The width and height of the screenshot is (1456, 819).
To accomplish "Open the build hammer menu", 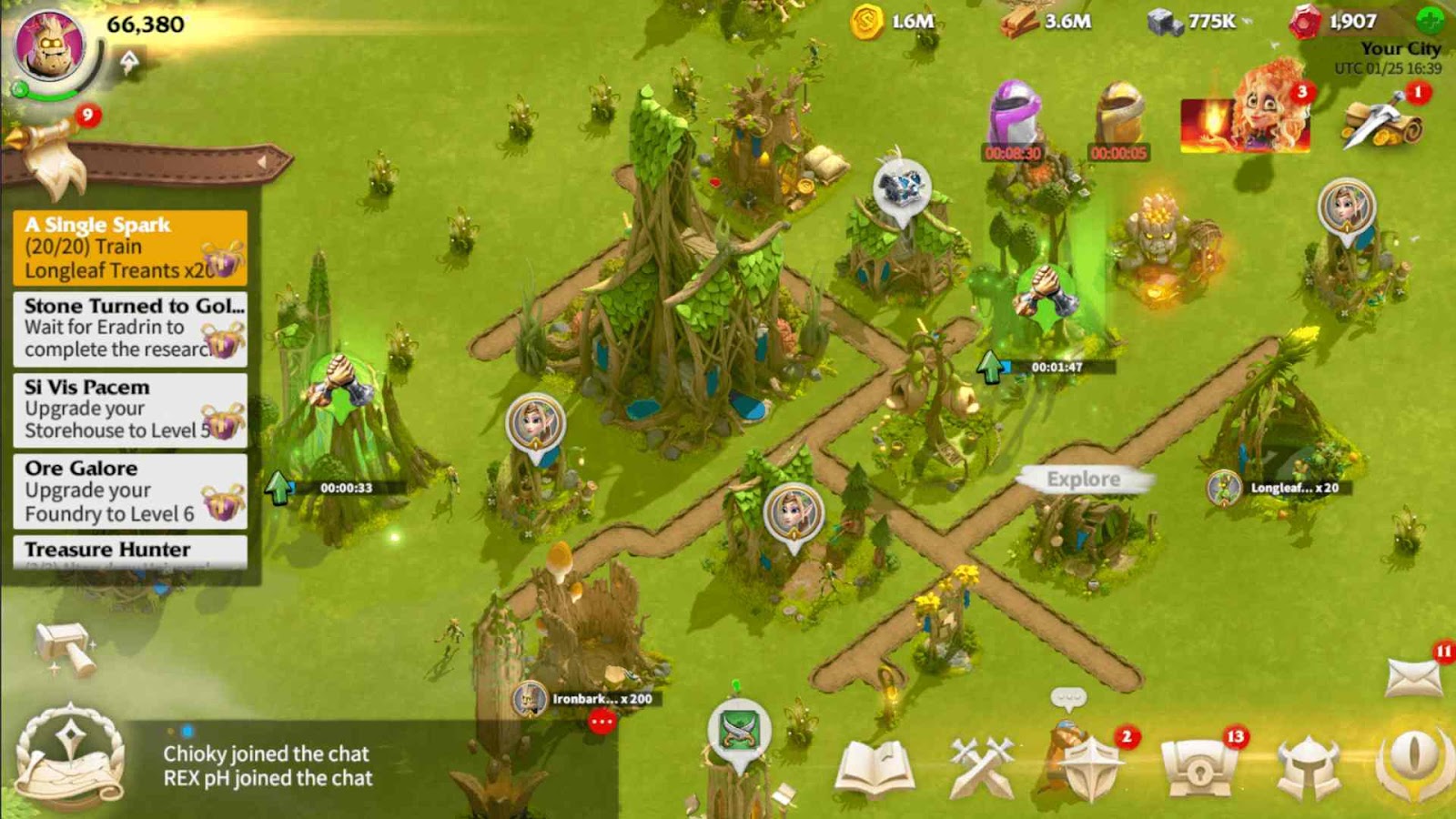I will (66, 648).
